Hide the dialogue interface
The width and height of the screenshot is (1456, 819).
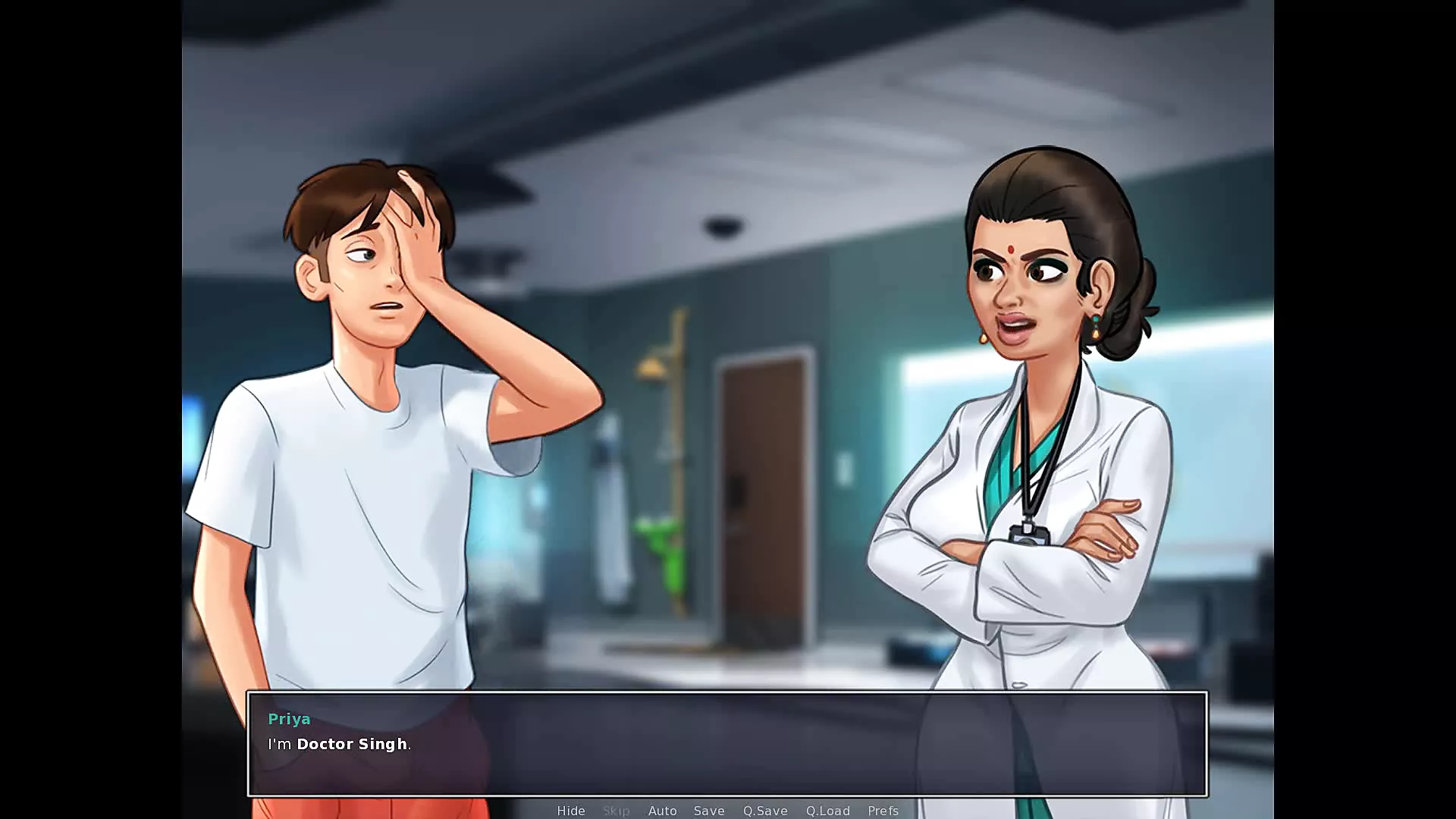(571, 811)
